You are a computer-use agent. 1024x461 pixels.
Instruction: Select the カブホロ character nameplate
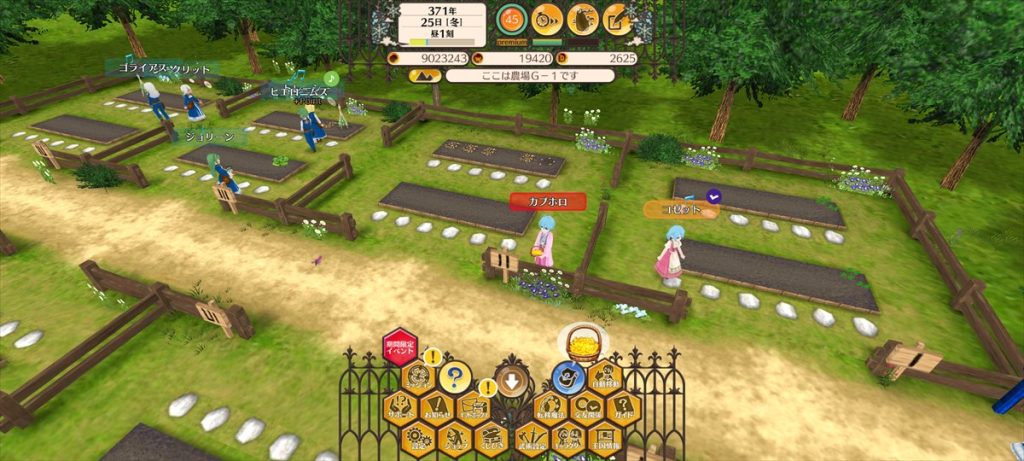(x=547, y=201)
